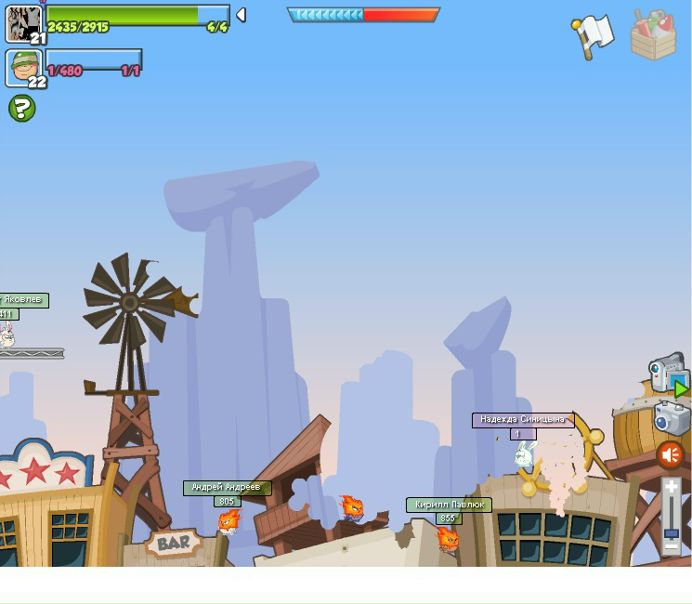
Task: Open the green question mark help
Action: pos(22,108)
